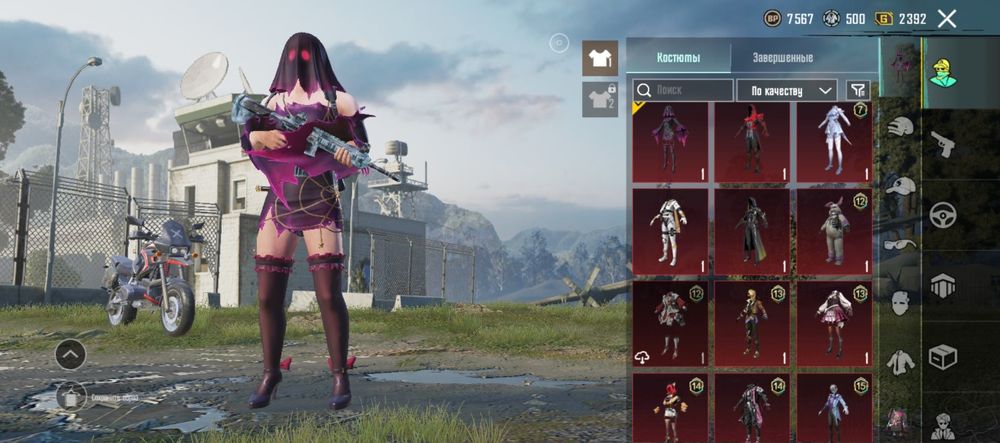Choose the costume with cloud download icon
Image resolution: width=1000 pixels, height=443 pixels.
[x=669, y=320]
